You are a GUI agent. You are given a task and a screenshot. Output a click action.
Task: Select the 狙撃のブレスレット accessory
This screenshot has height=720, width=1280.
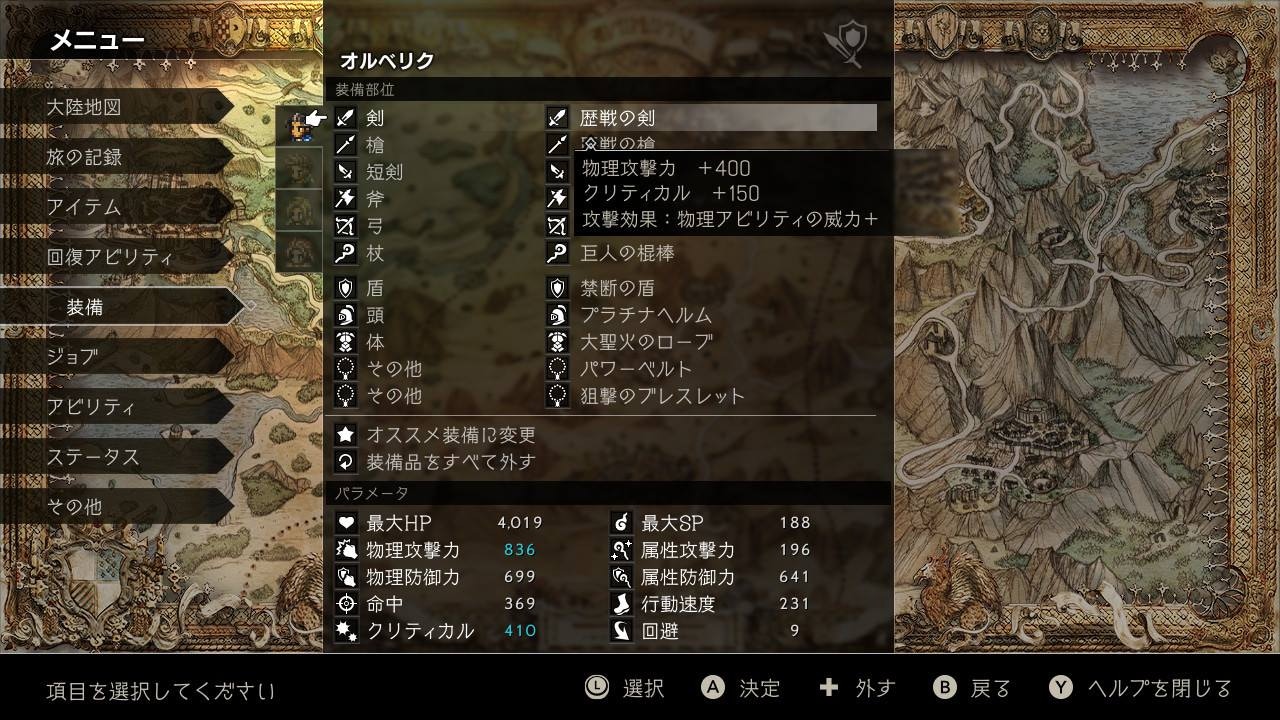point(662,396)
